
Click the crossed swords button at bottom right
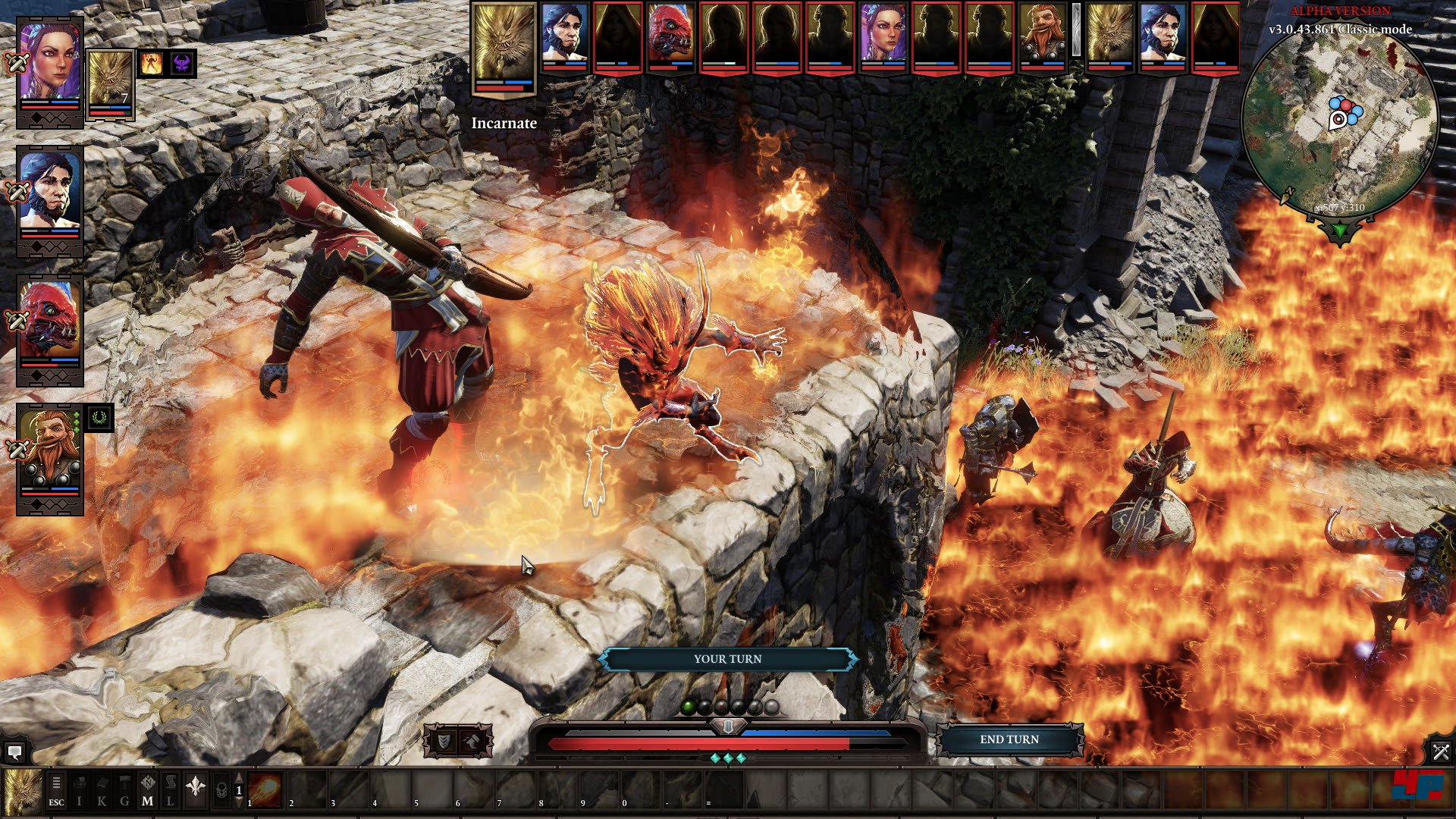[x=1441, y=752]
